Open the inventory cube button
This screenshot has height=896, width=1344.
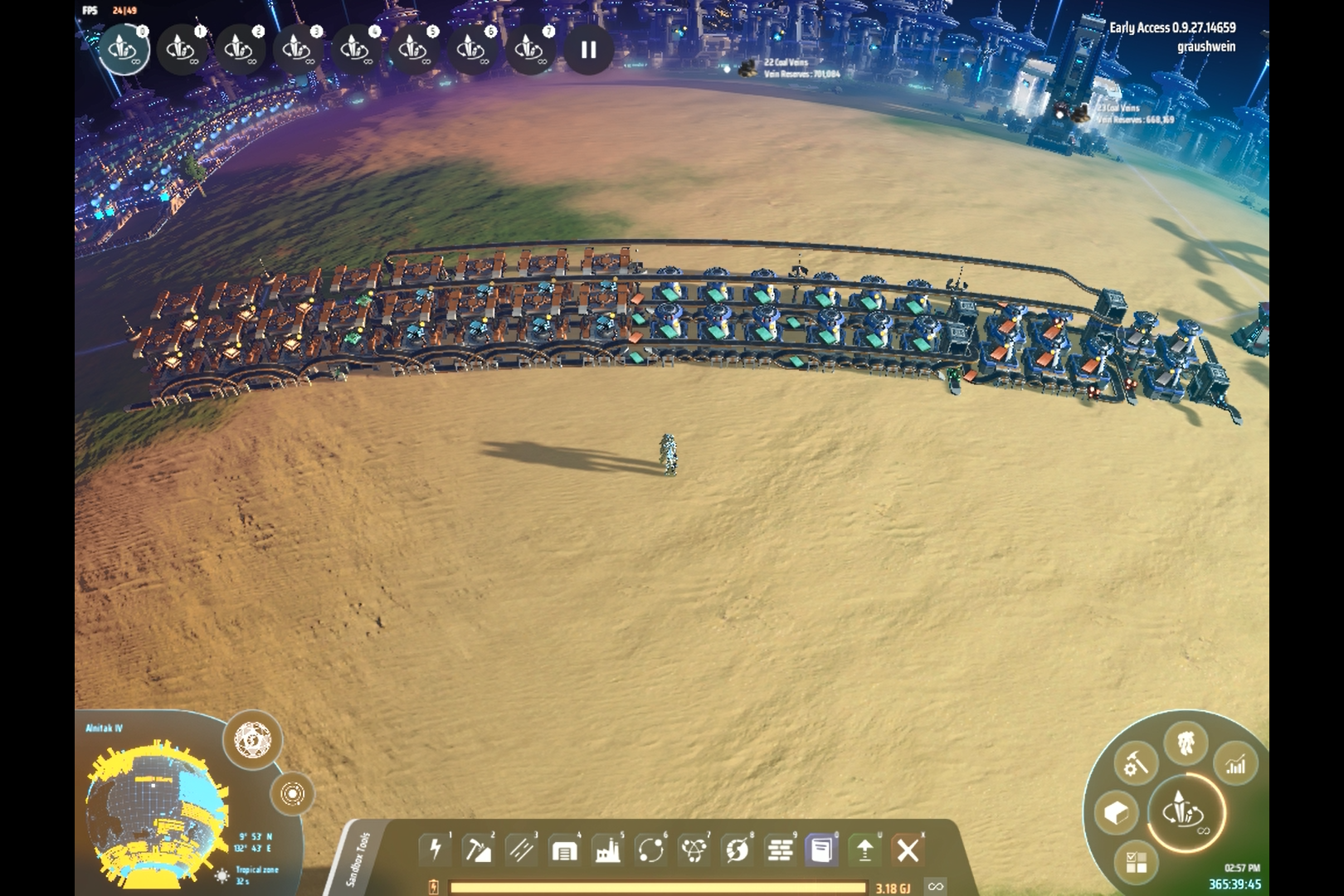tap(1116, 813)
